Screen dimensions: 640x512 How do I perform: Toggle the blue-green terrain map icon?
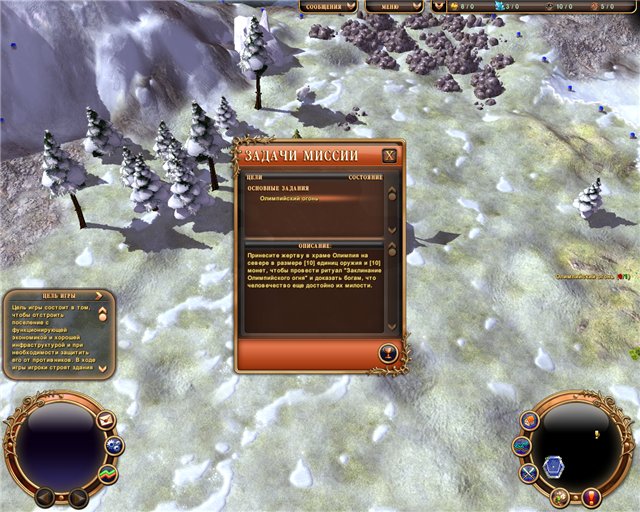click(521, 446)
